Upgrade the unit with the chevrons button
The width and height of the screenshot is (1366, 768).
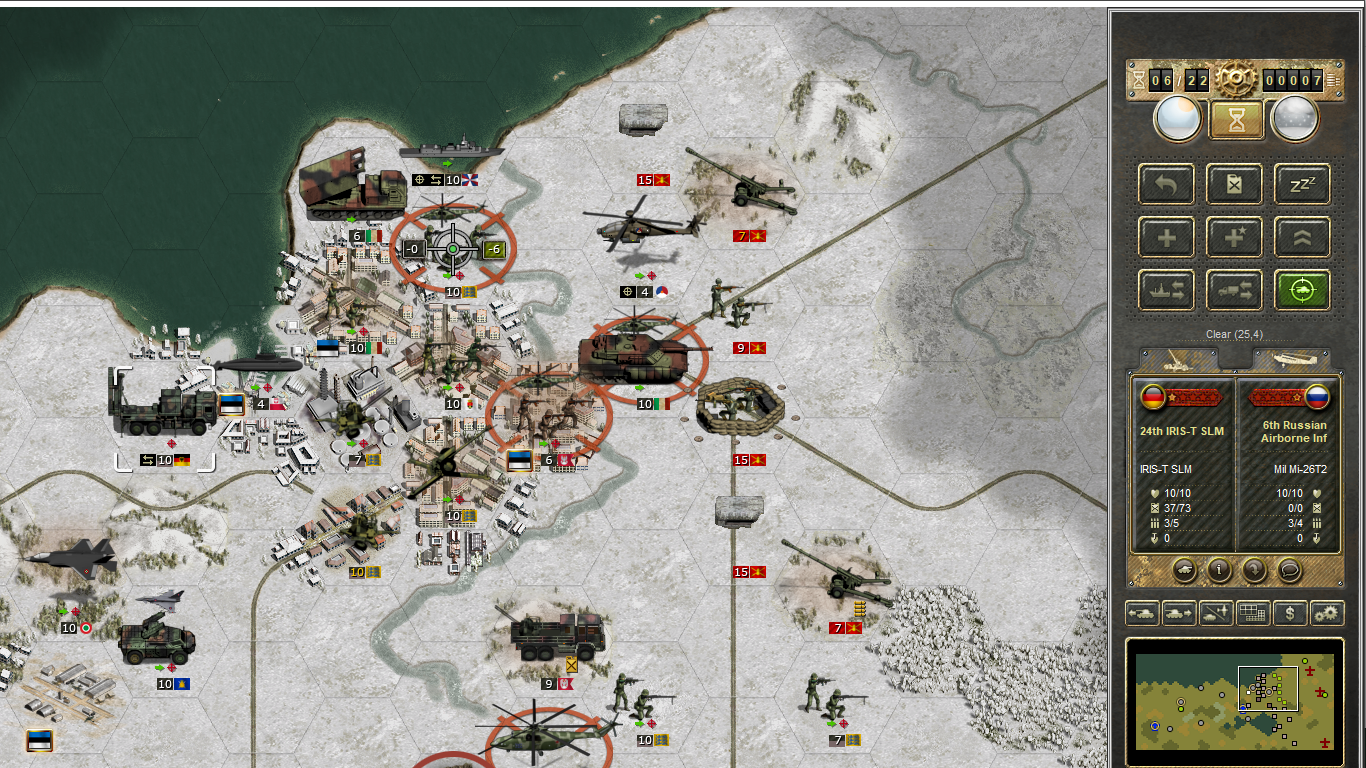click(1302, 238)
